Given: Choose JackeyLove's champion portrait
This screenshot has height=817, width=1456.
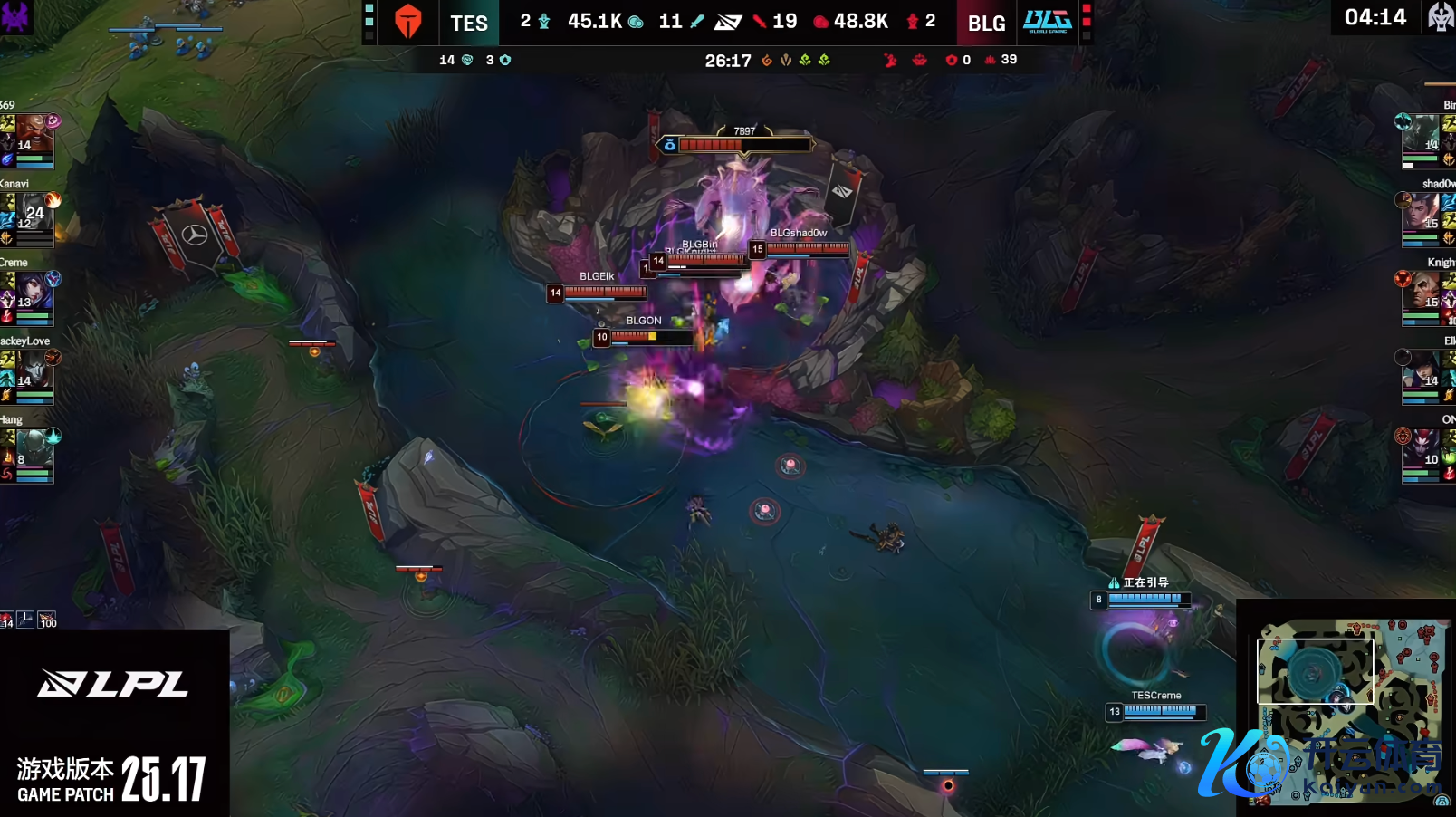Looking at the screenshot, I should (x=34, y=370).
